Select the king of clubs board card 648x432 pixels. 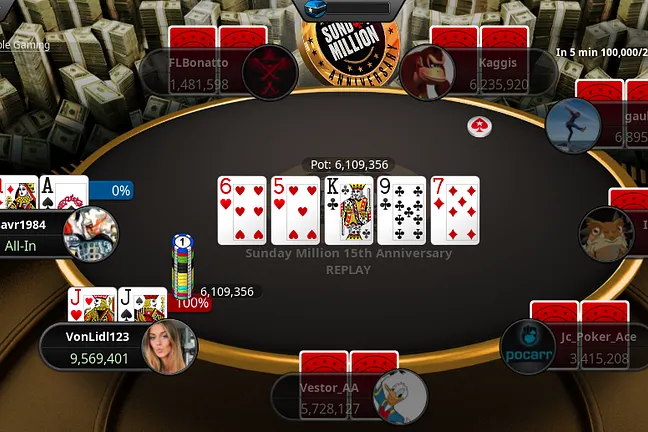[x=348, y=210]
